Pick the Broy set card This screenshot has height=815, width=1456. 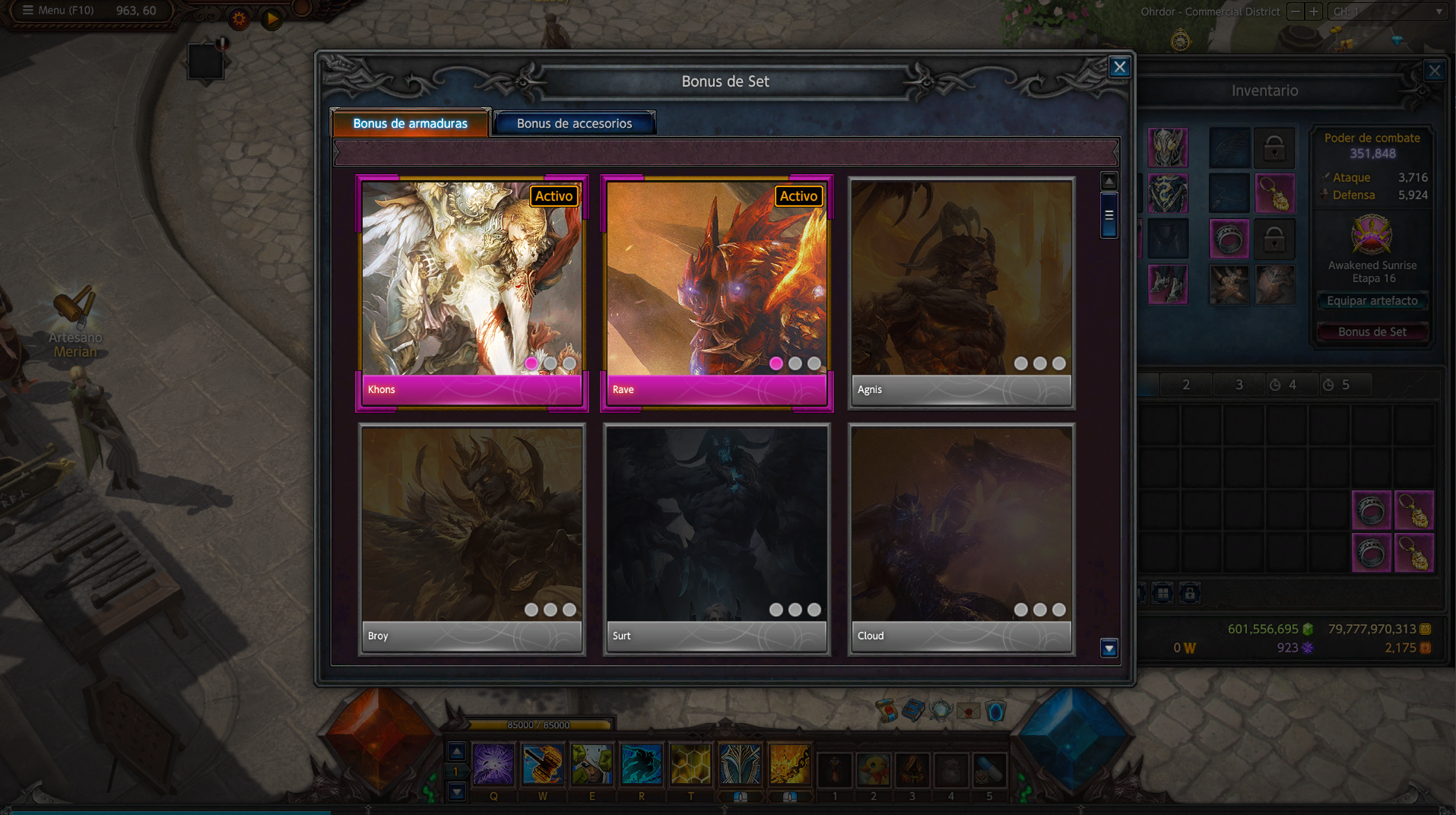(471, 538)
